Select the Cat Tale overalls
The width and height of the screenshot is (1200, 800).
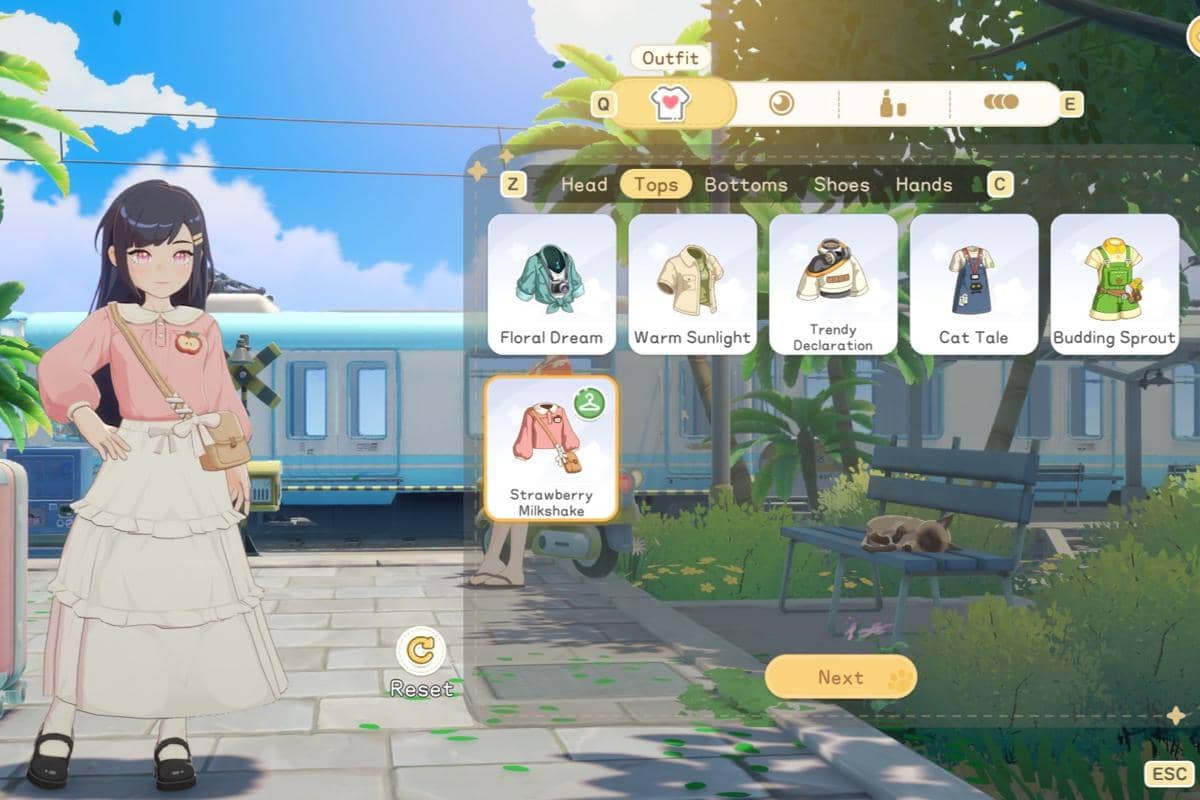coord(973,284)
